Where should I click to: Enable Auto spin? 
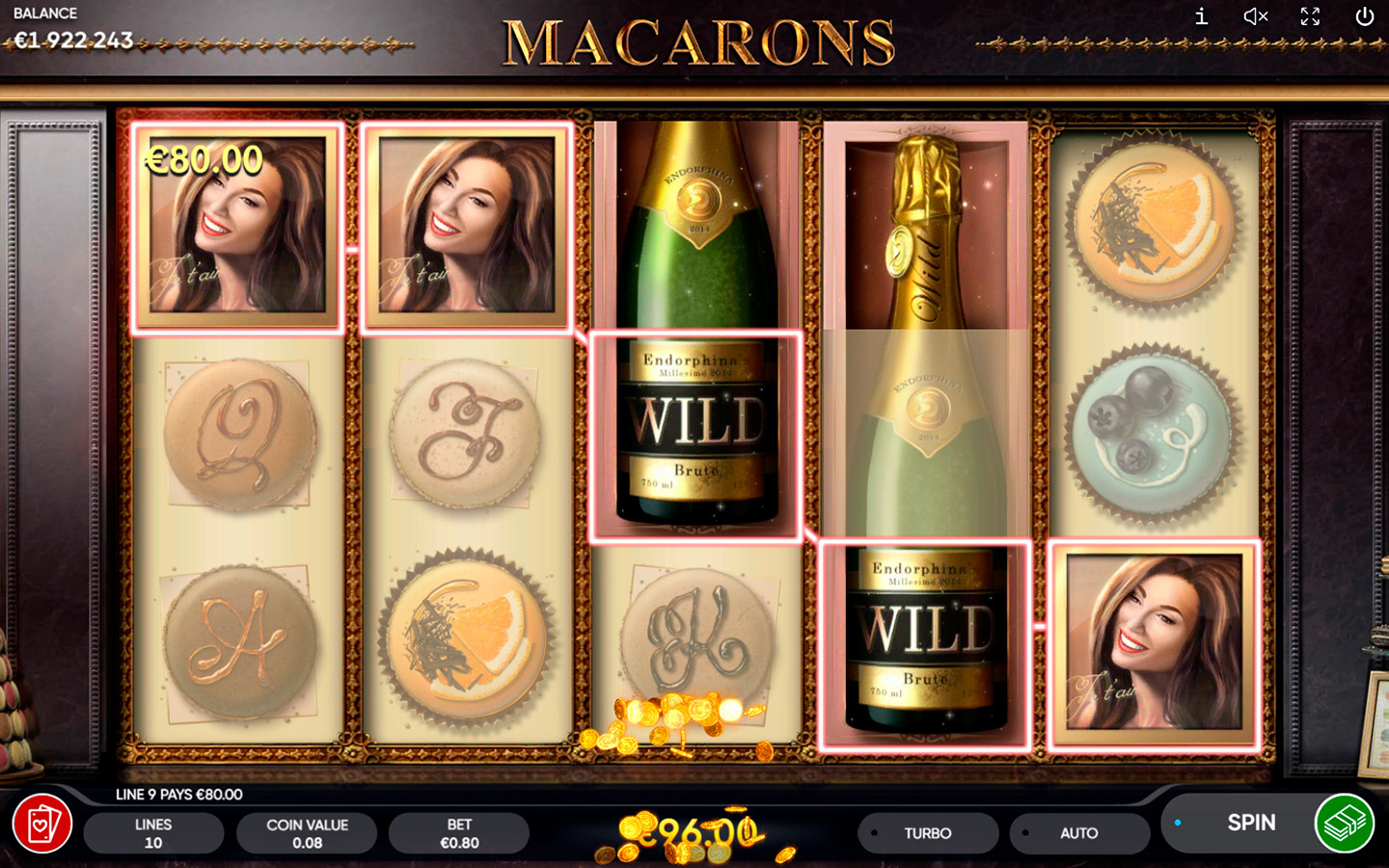tap(1078, 833)
